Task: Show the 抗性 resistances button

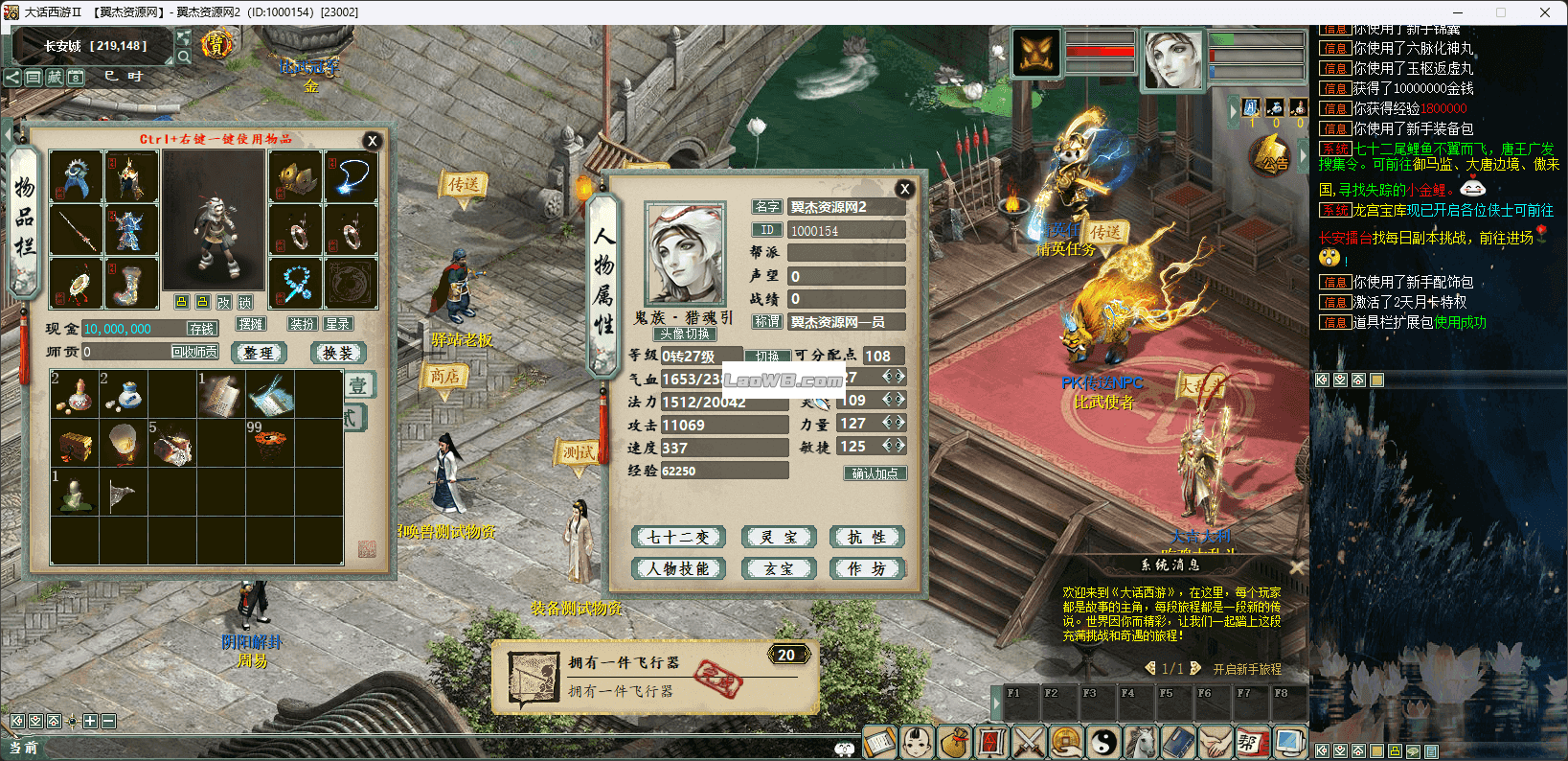Action: [866, 537]
